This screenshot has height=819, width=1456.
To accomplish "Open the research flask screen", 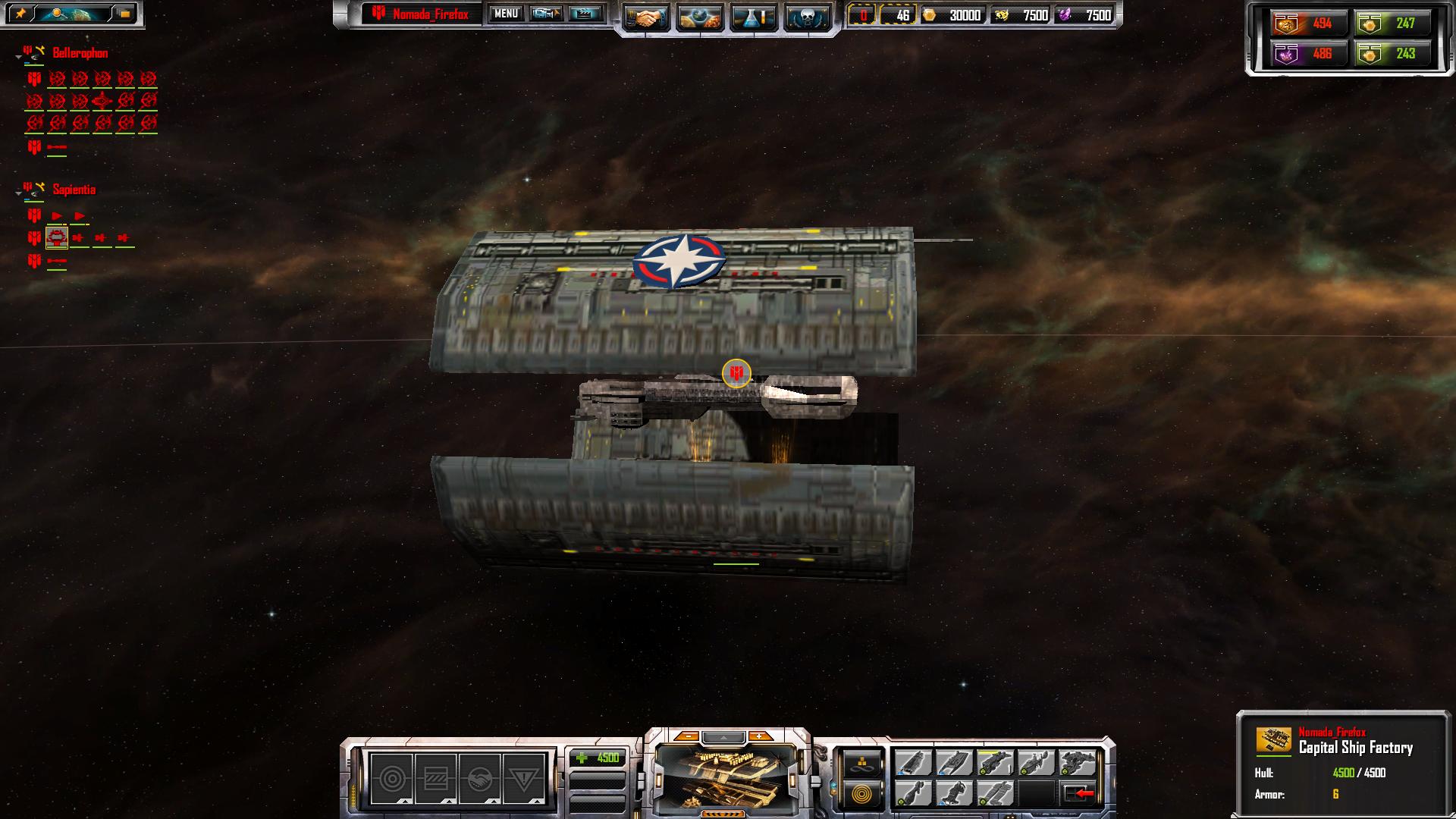I will click(753, 17).
